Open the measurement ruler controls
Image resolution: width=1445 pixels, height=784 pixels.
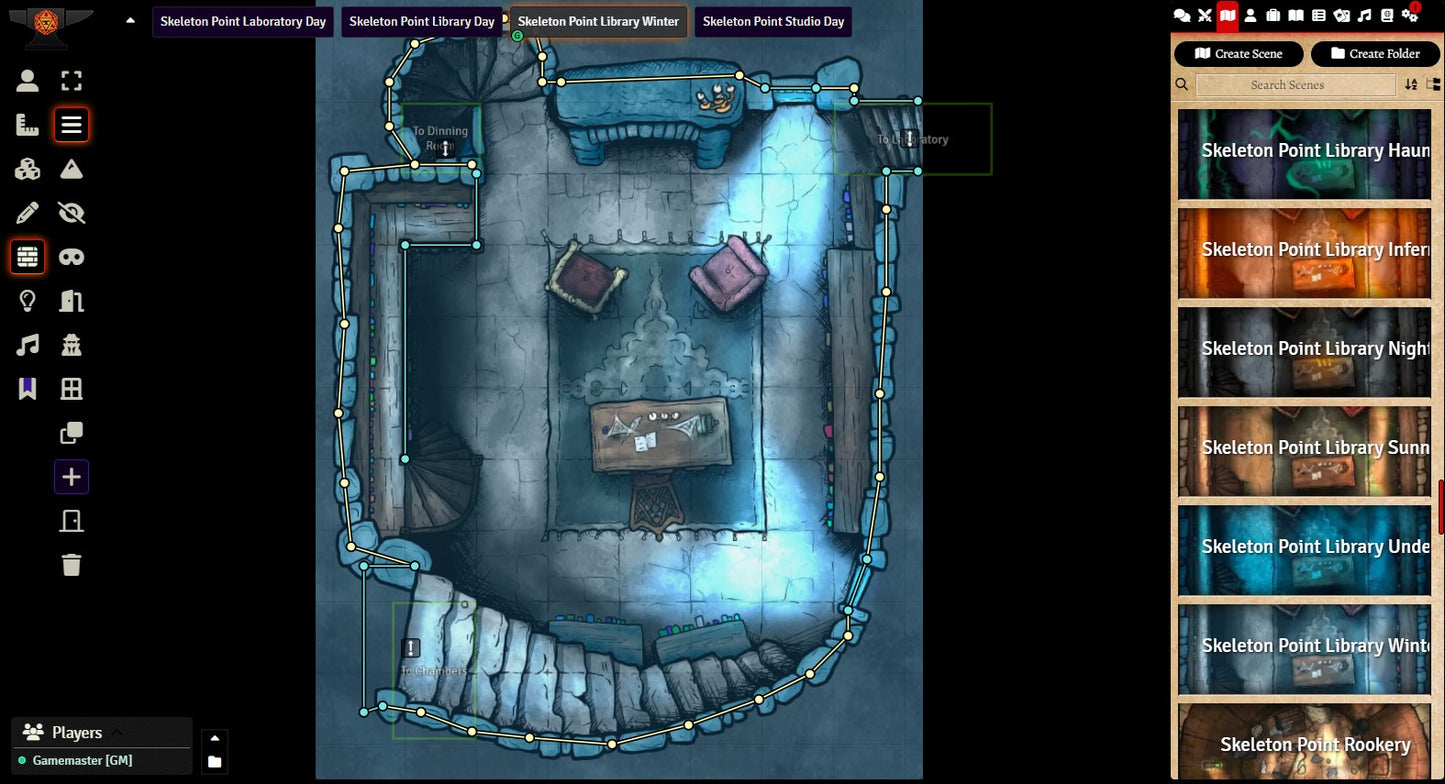(27, 125)
